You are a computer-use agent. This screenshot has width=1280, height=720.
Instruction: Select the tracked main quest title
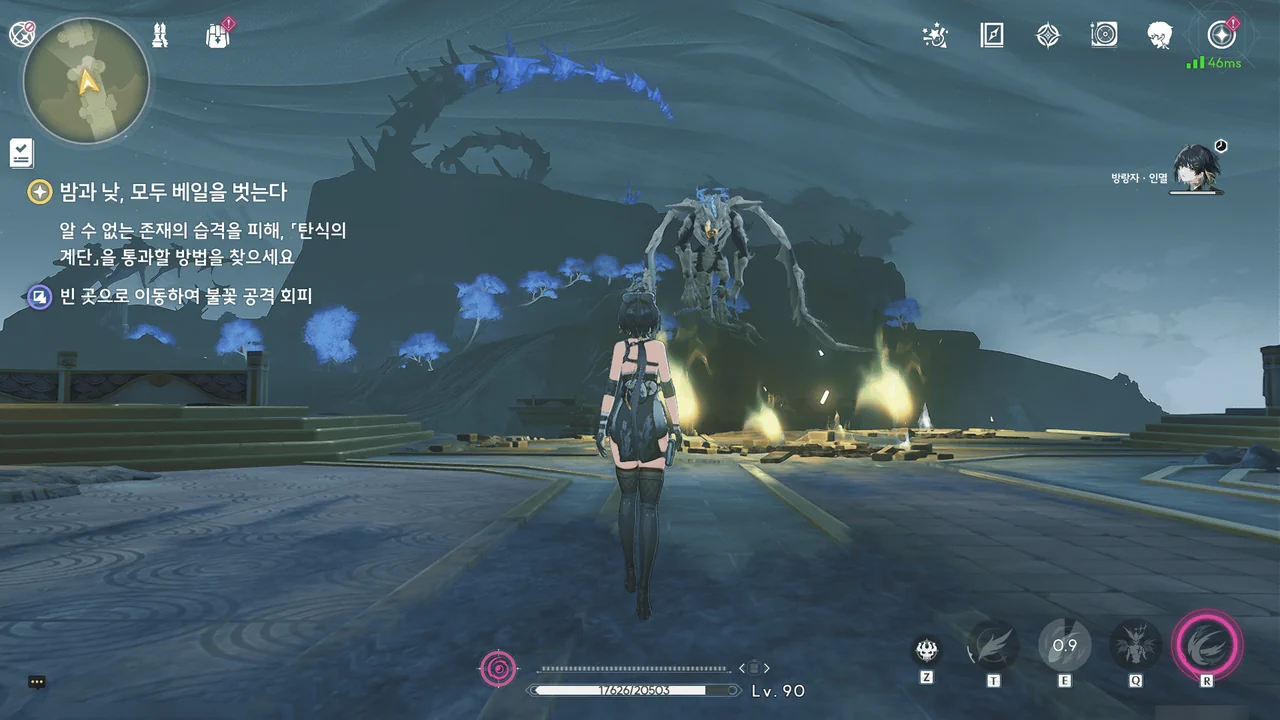[173, 192]
